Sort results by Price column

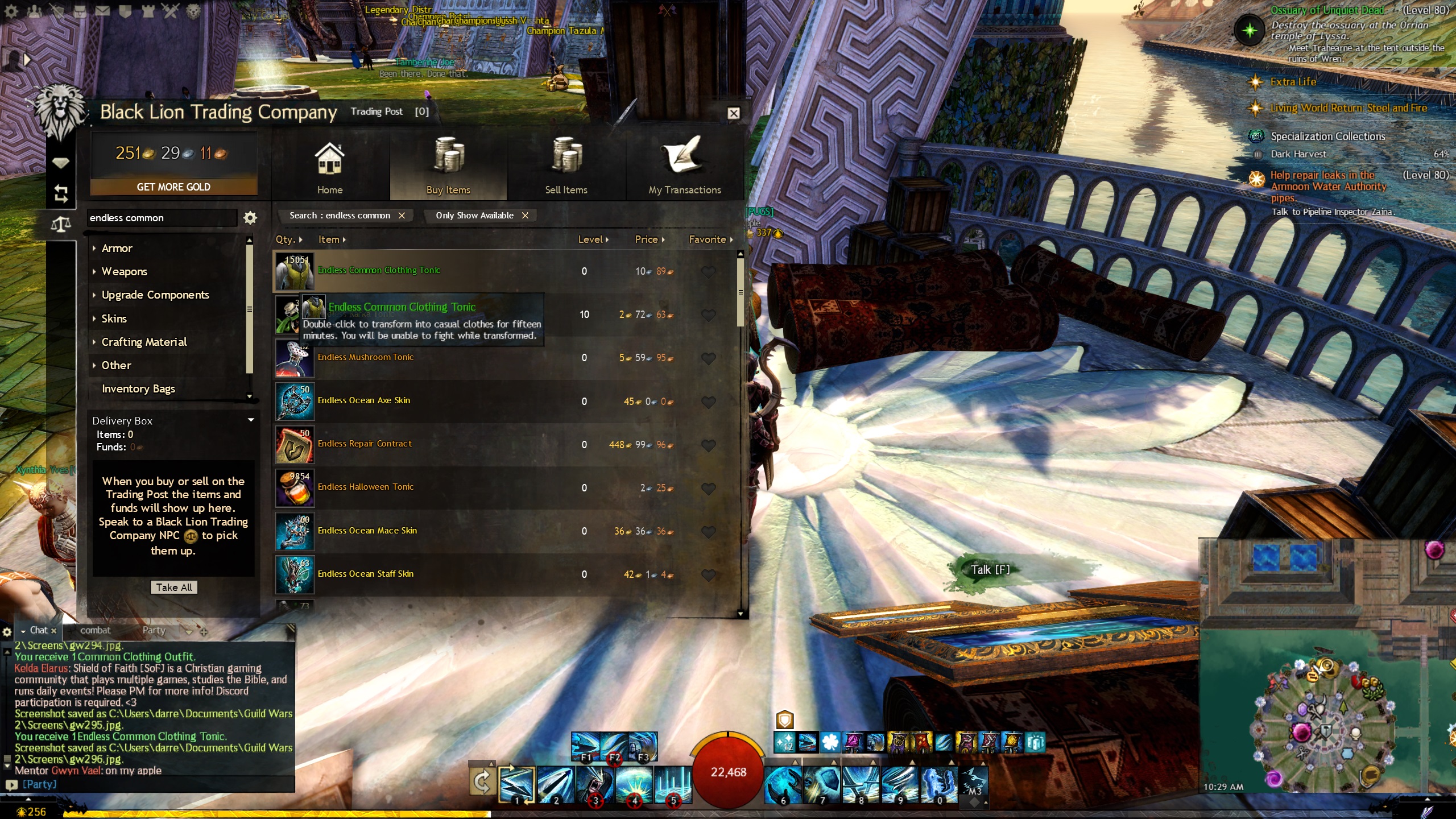click(649, 239)
